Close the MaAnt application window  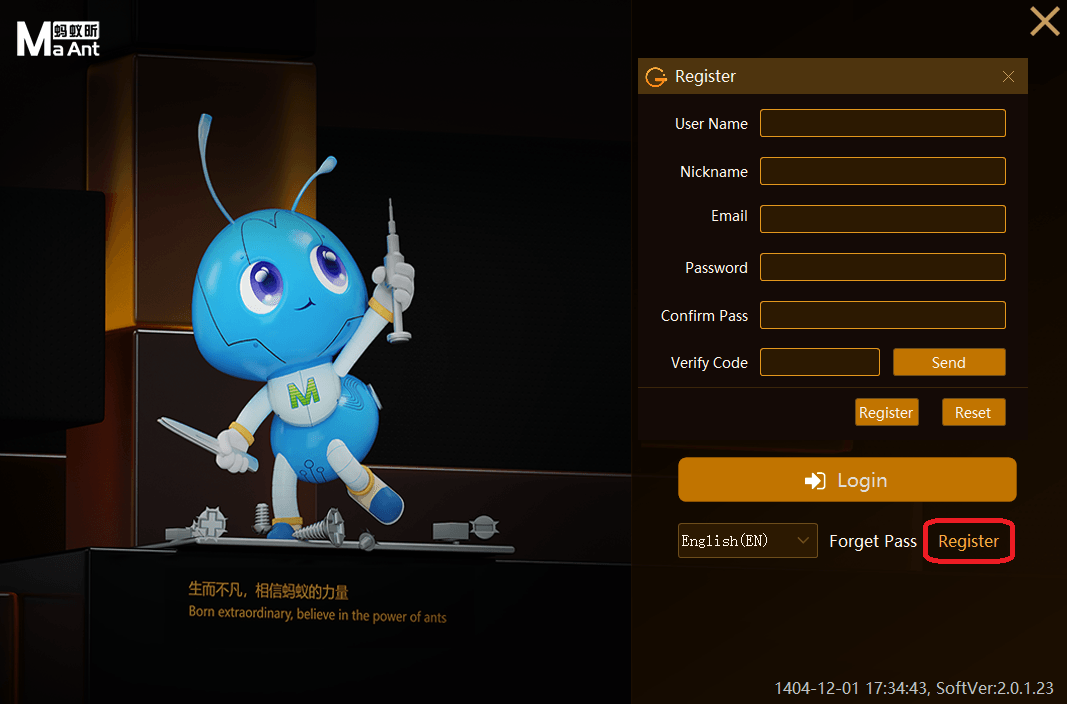pyautogui.click(x=1044, y=21)
